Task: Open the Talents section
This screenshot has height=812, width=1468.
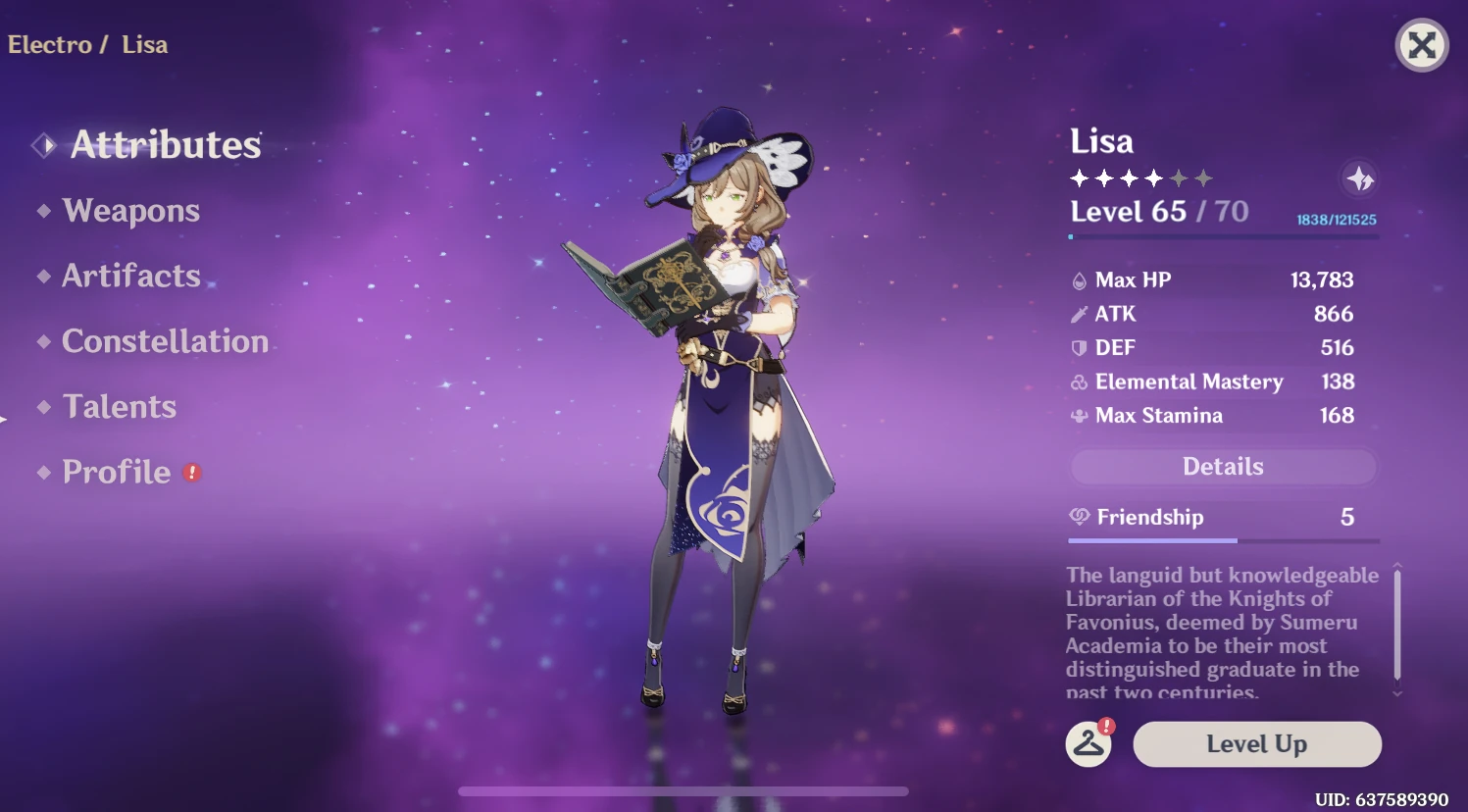Action: 118,406
